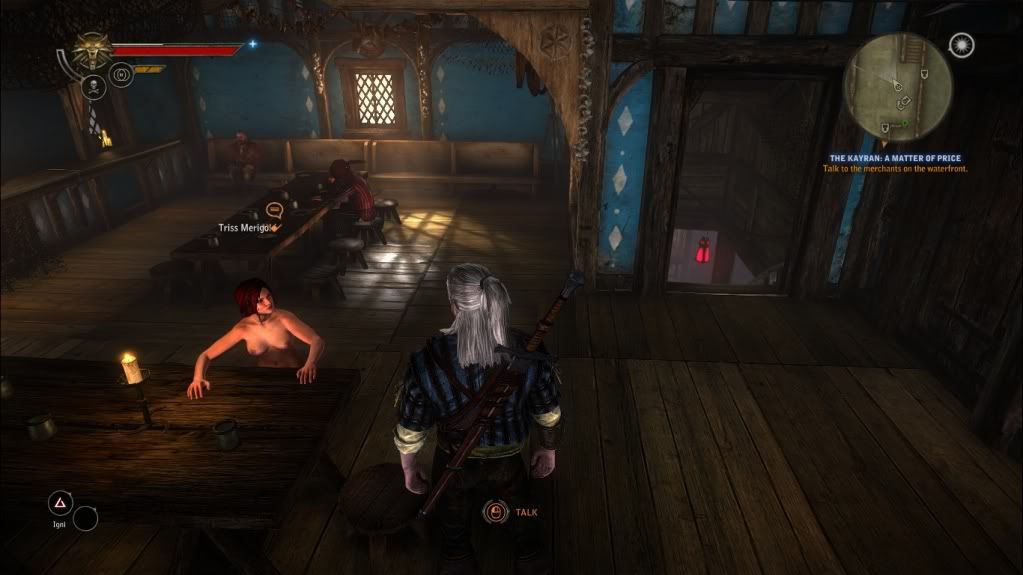Click the sun time-of-day icon
This screenshot has width=1023, height=575.
961,46
